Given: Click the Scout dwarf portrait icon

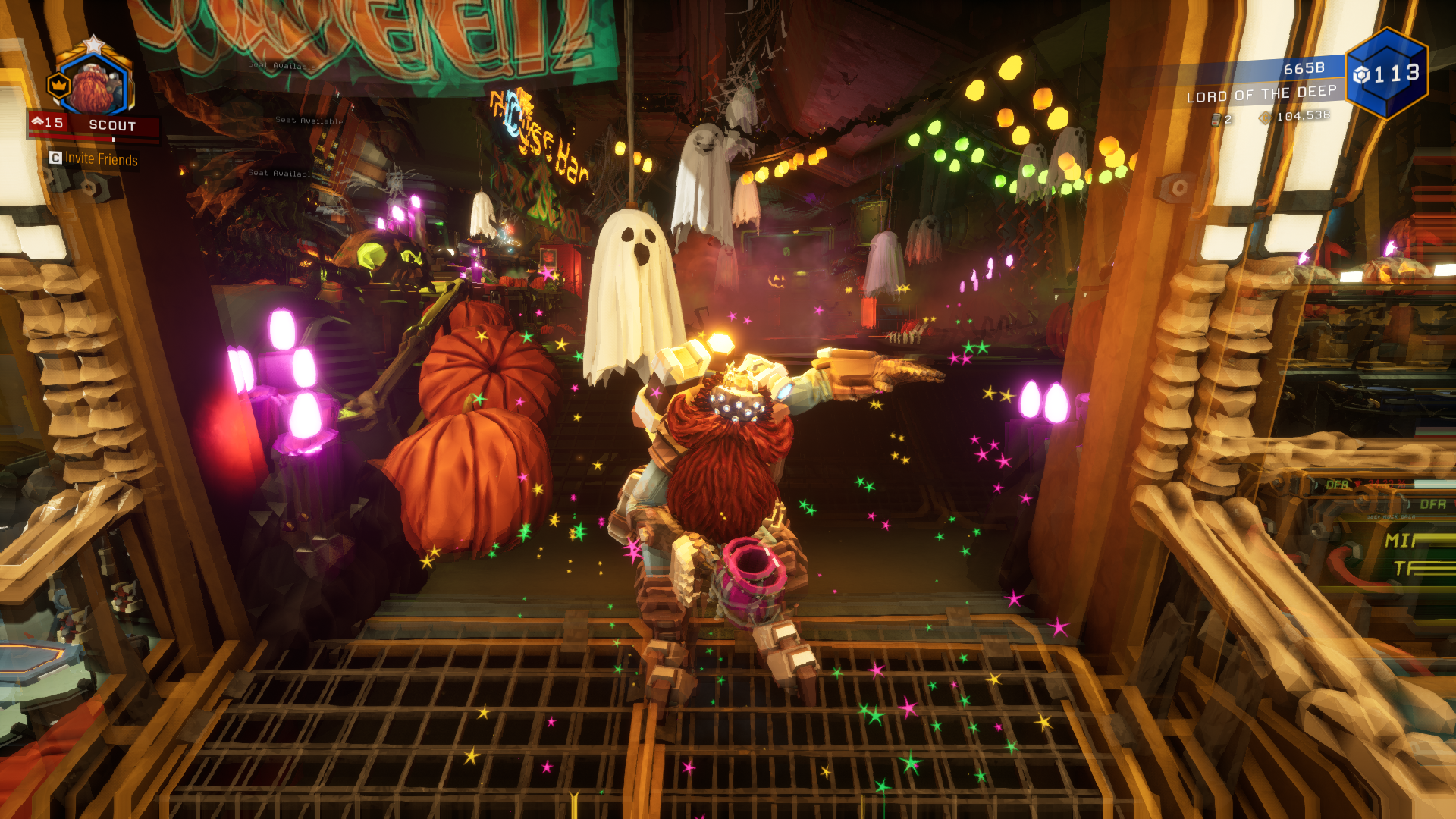Looking at the screenshot, I should point(96,85).
